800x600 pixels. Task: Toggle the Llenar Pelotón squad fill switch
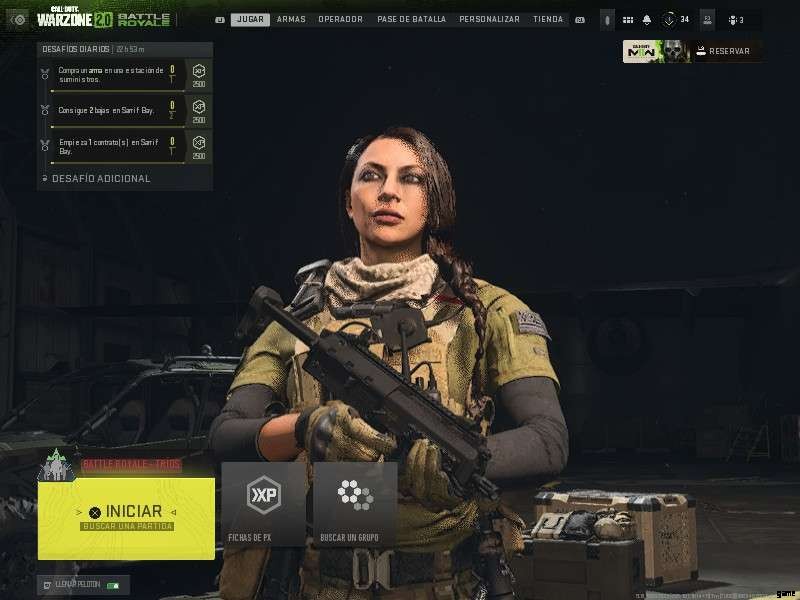[x=113, y=585]
